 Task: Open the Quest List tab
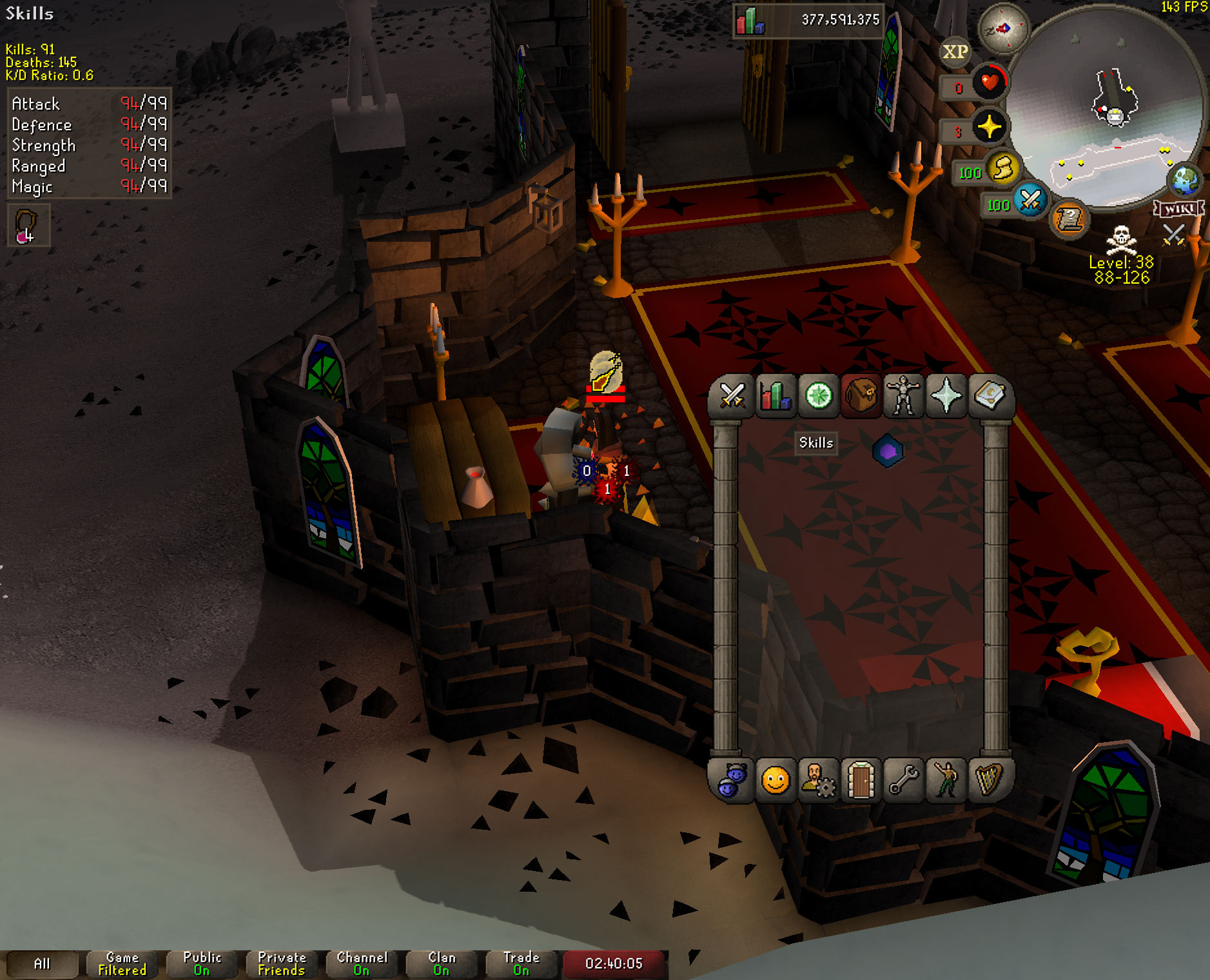(818, 396)
